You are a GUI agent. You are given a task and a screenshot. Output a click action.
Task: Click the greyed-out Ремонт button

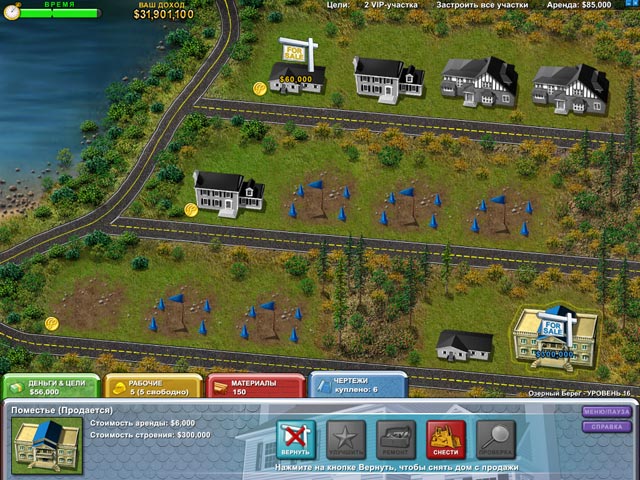396,440
